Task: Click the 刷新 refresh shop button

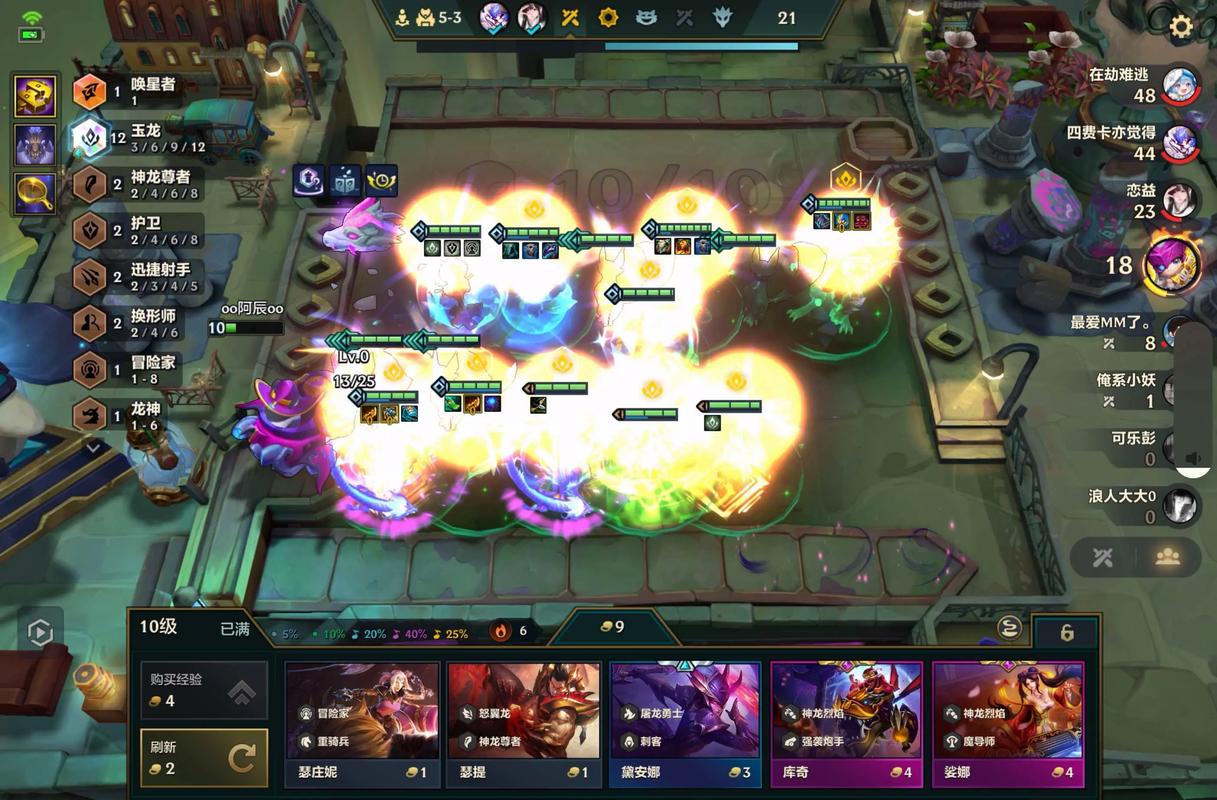Action: pos(204,757)
